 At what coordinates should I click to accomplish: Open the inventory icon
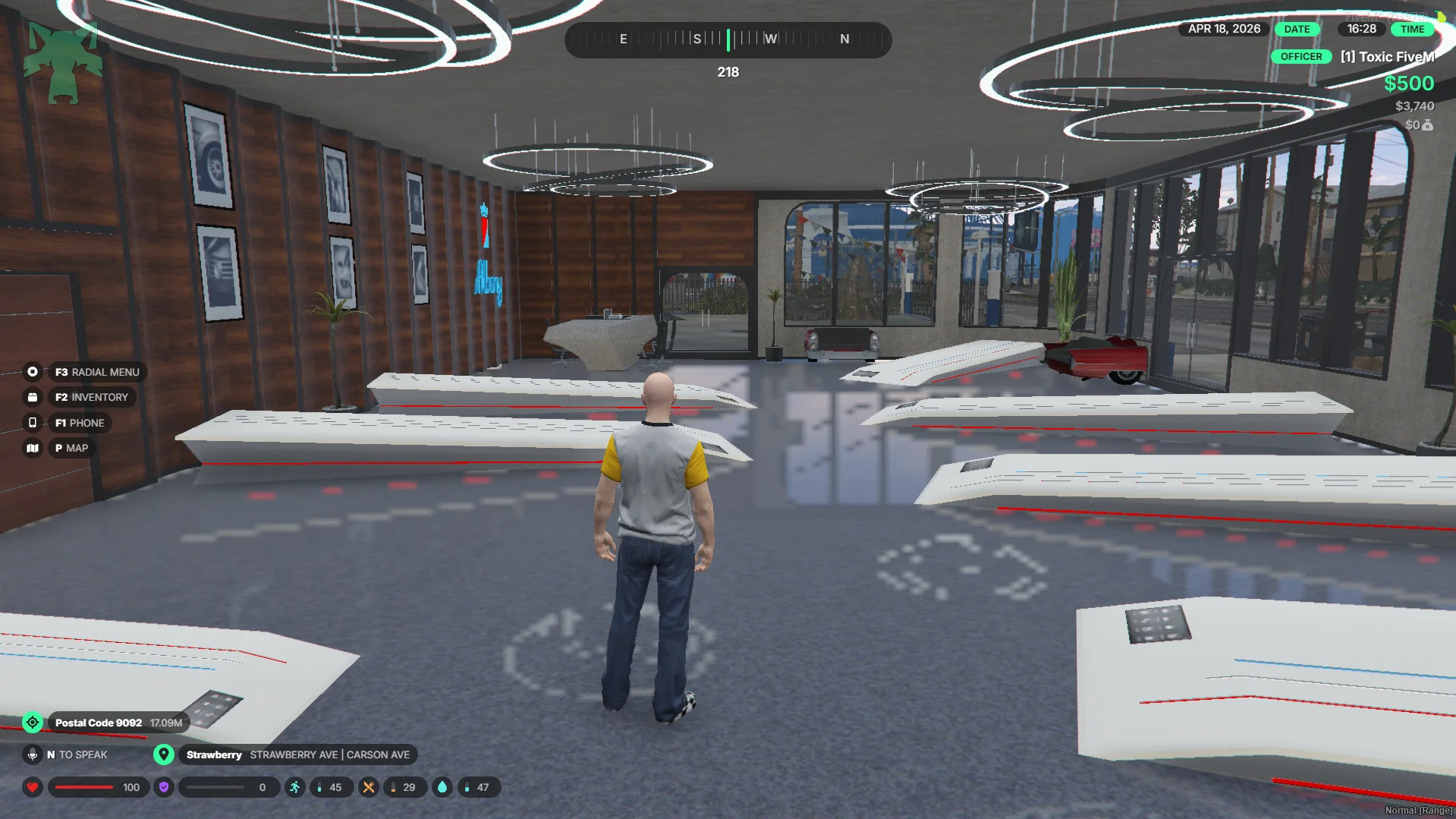[33, 397]
